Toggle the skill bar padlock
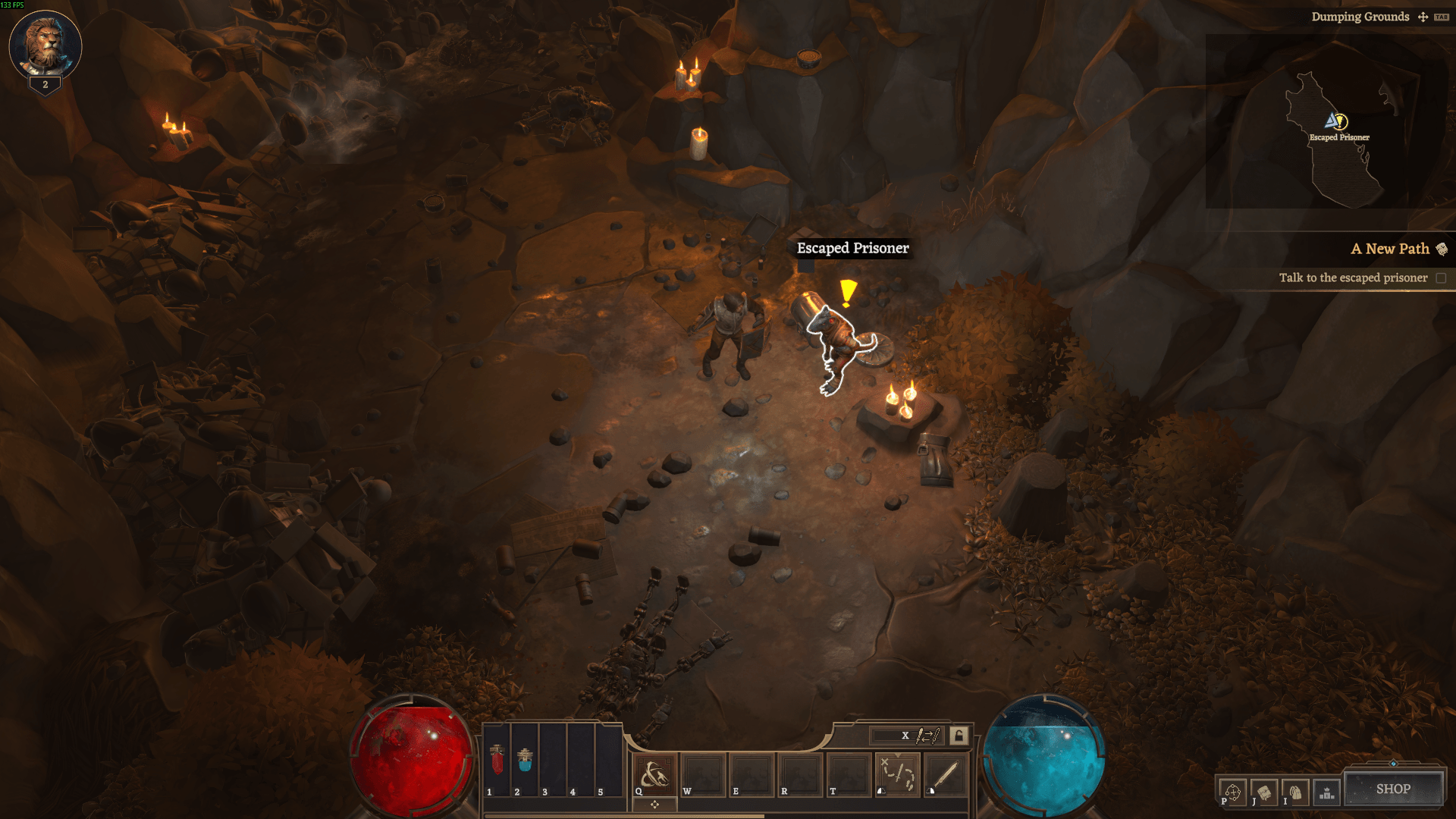The image size is (1456, 819). 959,736
